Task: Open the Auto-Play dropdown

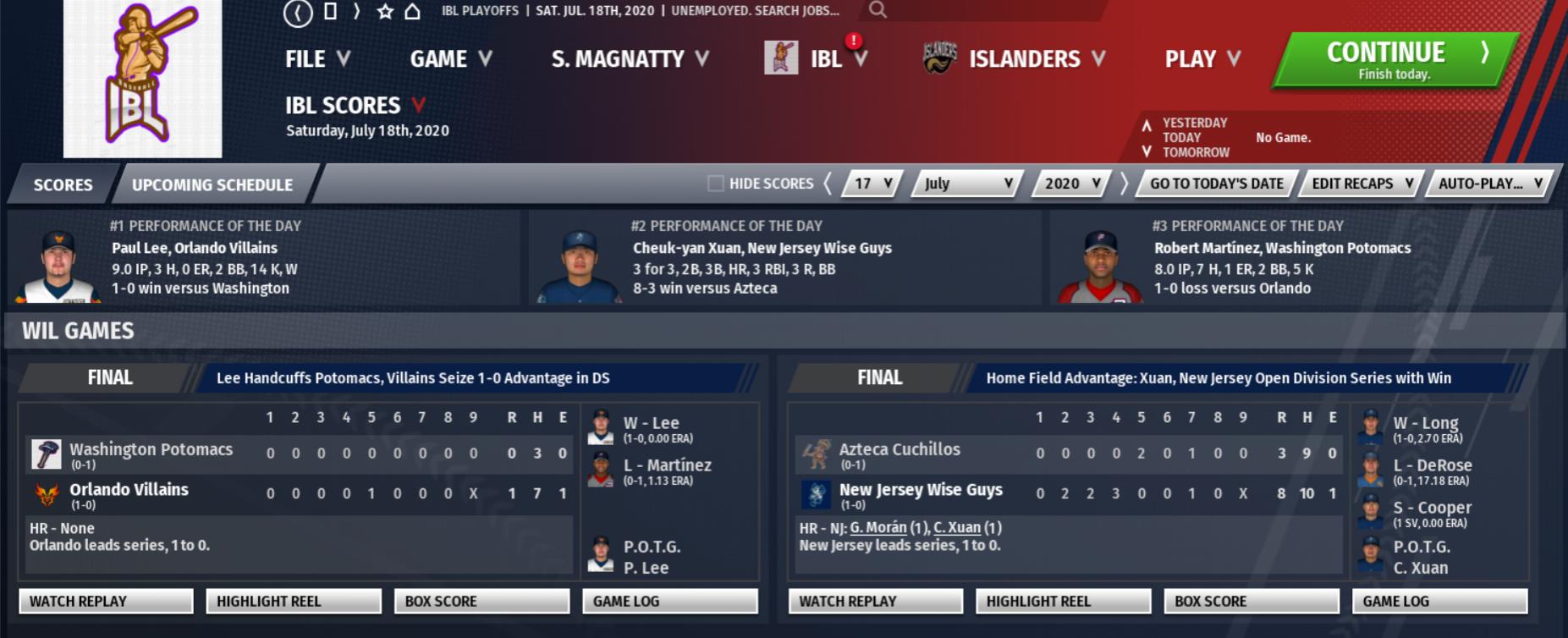Action: (1490, 184)
